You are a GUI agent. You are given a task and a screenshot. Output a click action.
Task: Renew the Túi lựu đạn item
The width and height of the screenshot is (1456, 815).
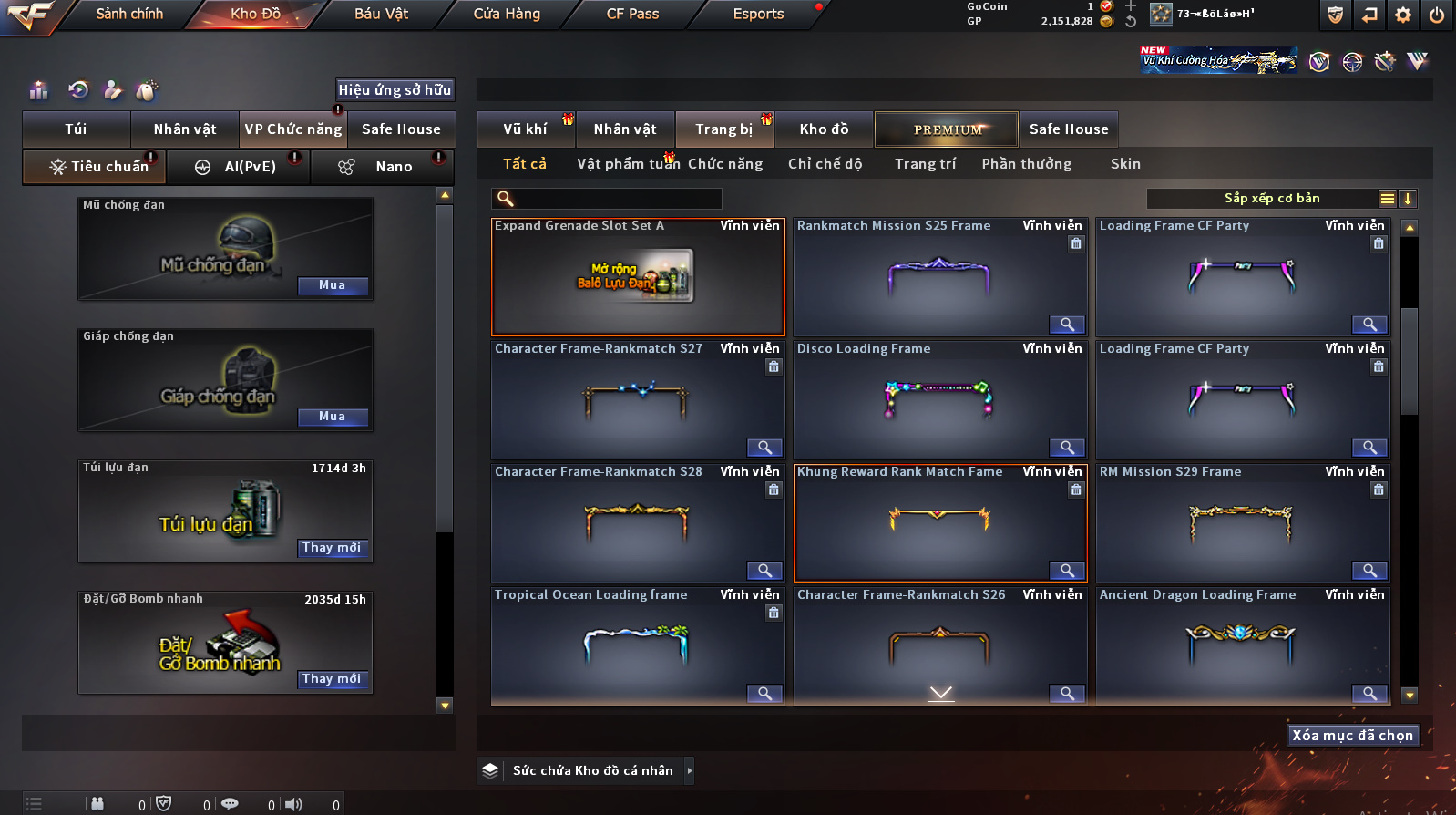coord(333,548)
